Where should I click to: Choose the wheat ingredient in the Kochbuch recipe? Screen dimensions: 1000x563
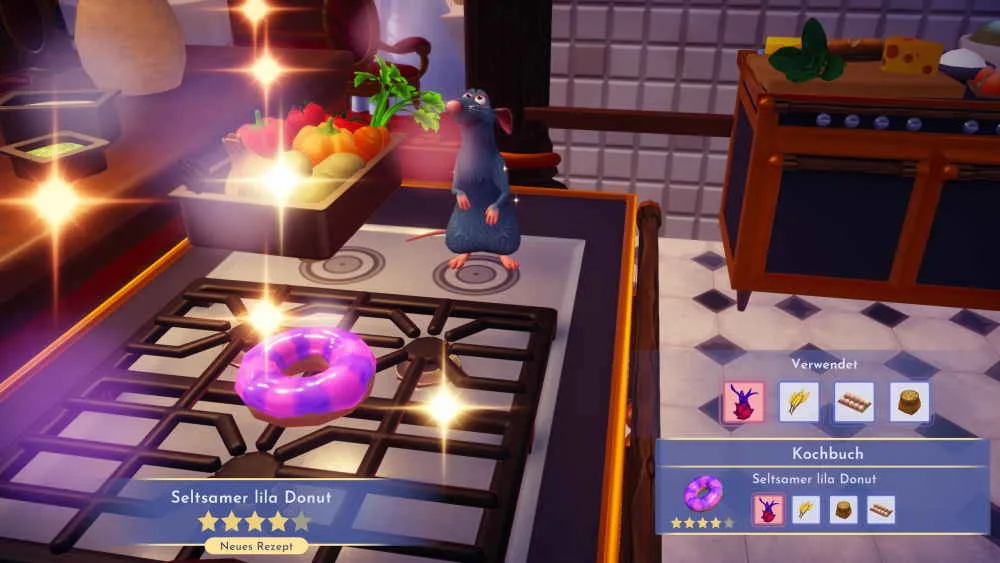[x=806, y=509]
